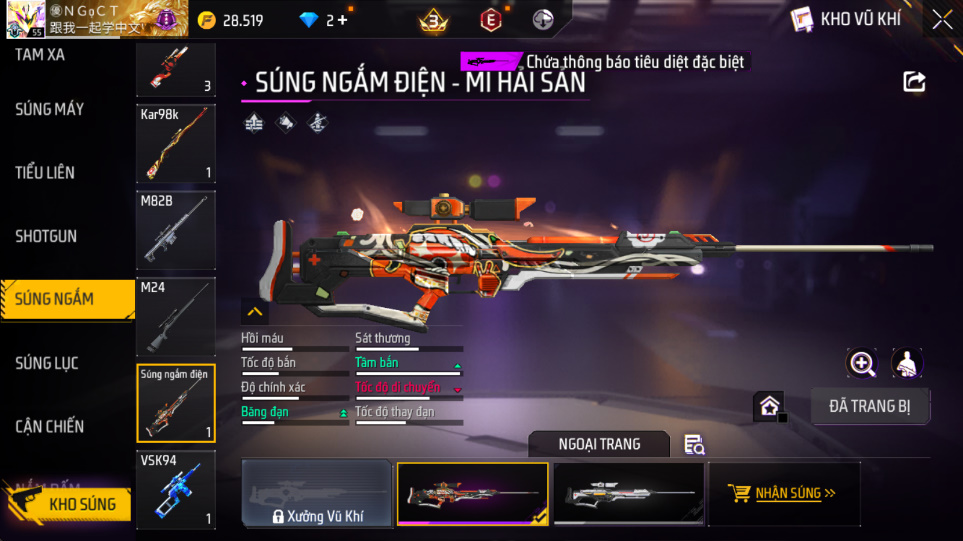This screenshot has width=963, height=541.
Task: Select the SÚNG MÁY weapon category
Action: pos(50,109)
